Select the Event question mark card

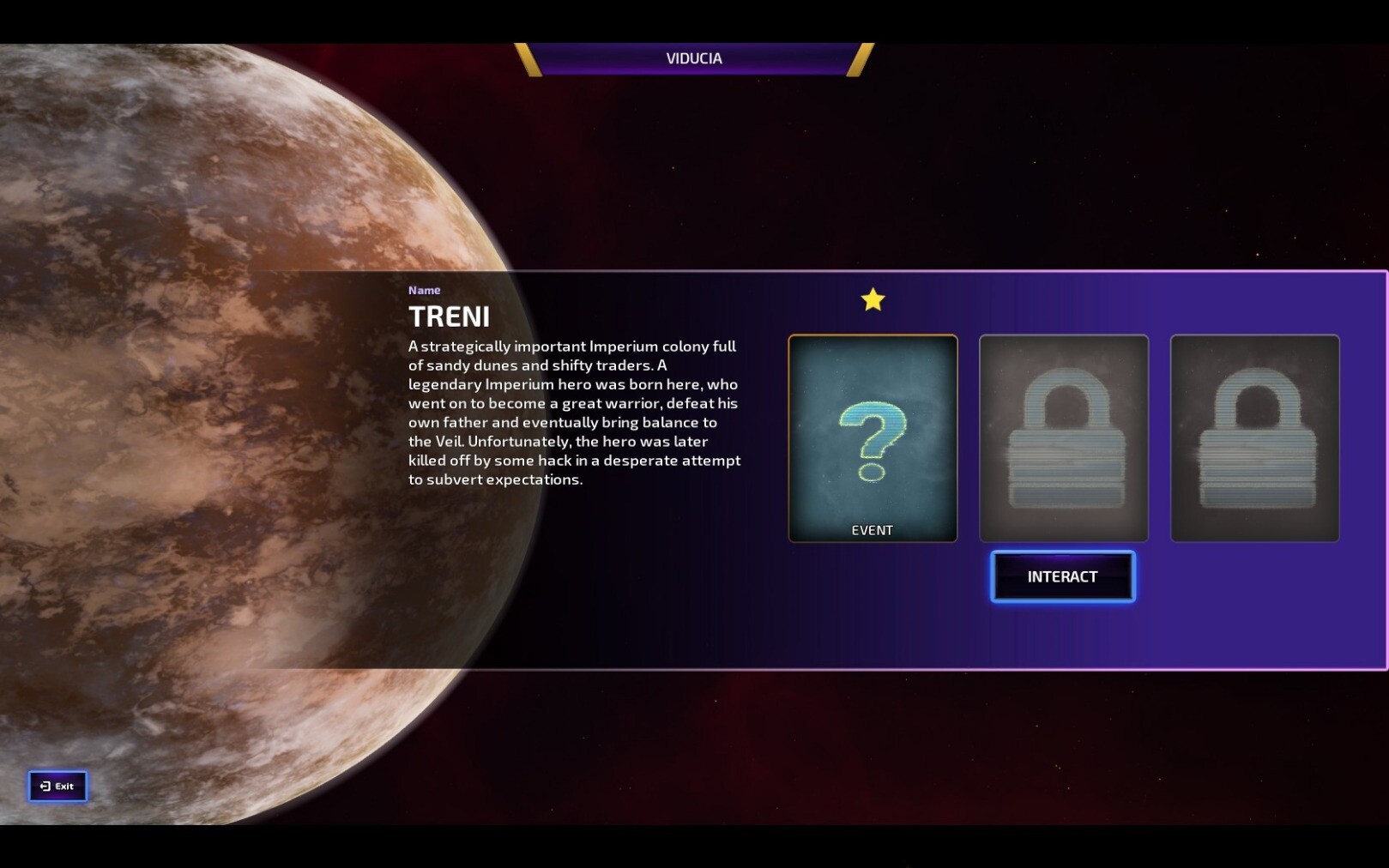click(x=873, y=438)
